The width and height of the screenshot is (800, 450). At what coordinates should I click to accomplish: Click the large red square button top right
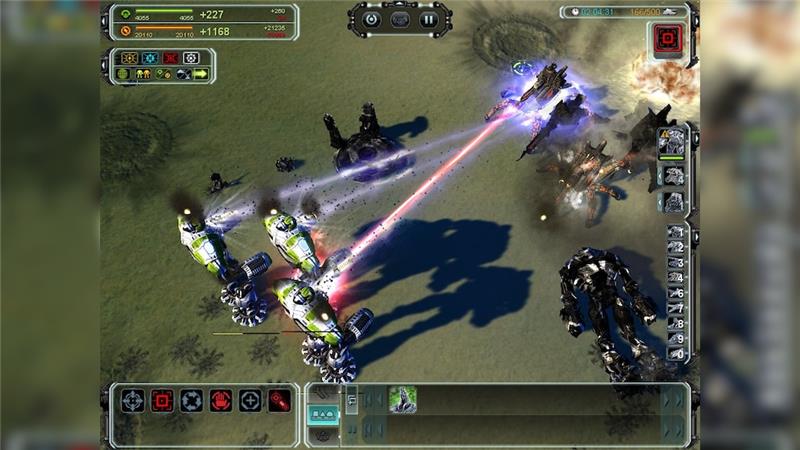667,40
